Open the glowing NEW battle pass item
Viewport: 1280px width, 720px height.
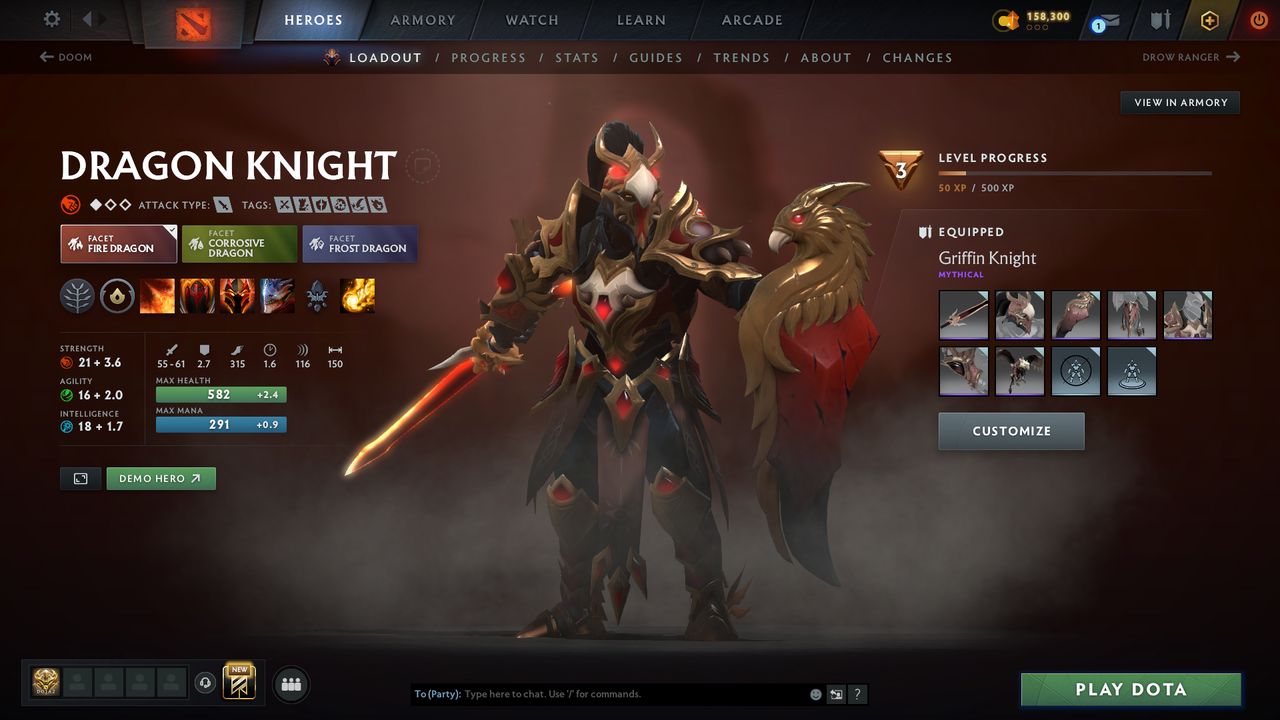tap(239, 682)
